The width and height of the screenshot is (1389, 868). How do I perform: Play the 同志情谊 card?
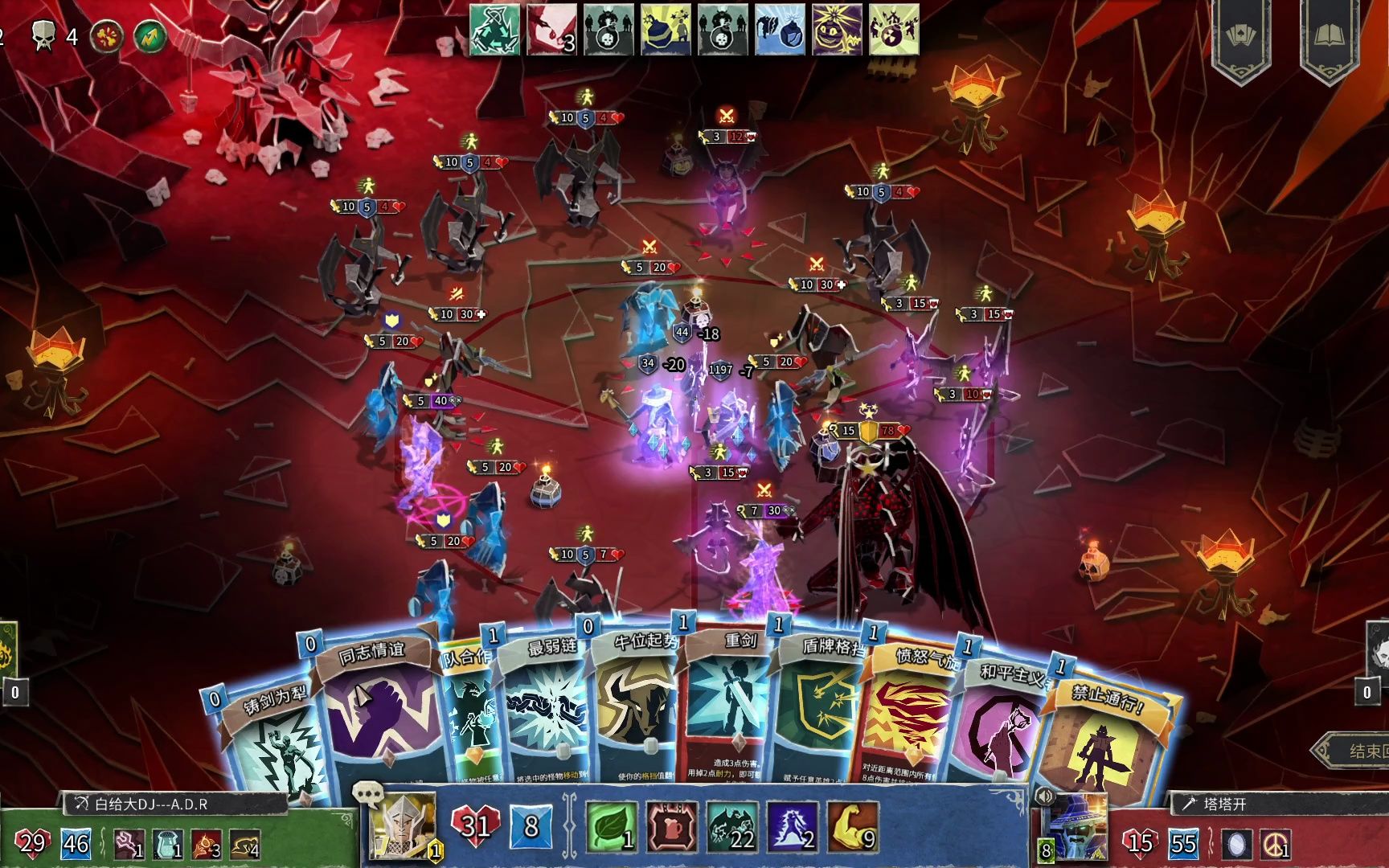tap(376, 707)
